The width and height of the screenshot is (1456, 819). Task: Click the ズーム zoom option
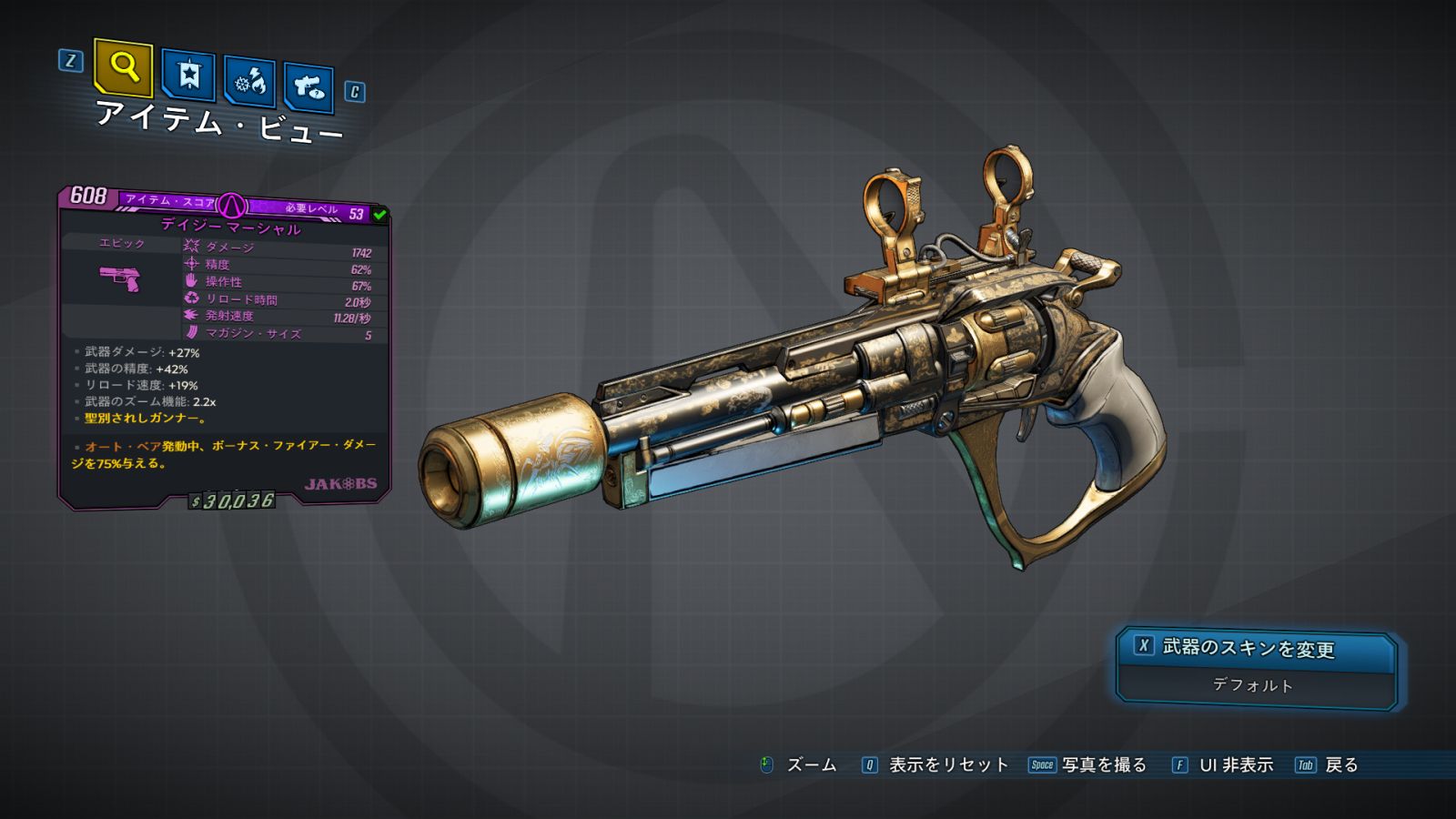pyautogui.click(x=799, y=765)
